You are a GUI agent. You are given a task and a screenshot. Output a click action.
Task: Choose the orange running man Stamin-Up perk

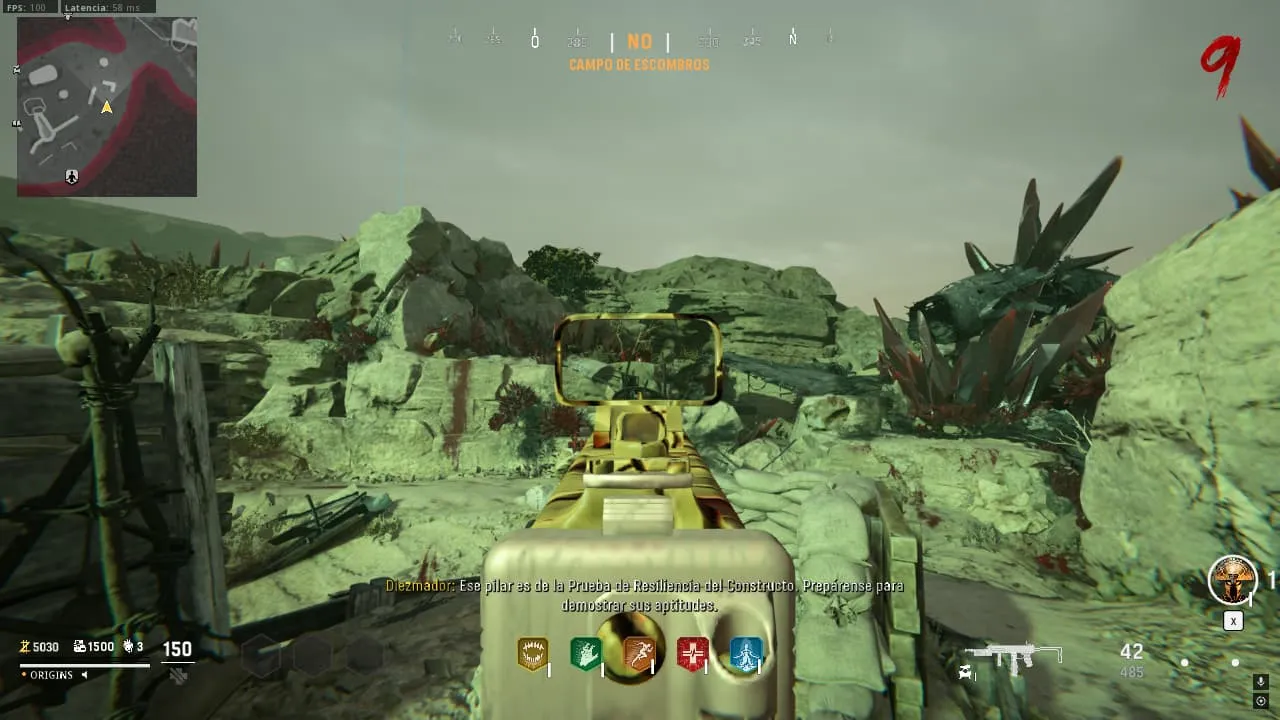(639, 654)
